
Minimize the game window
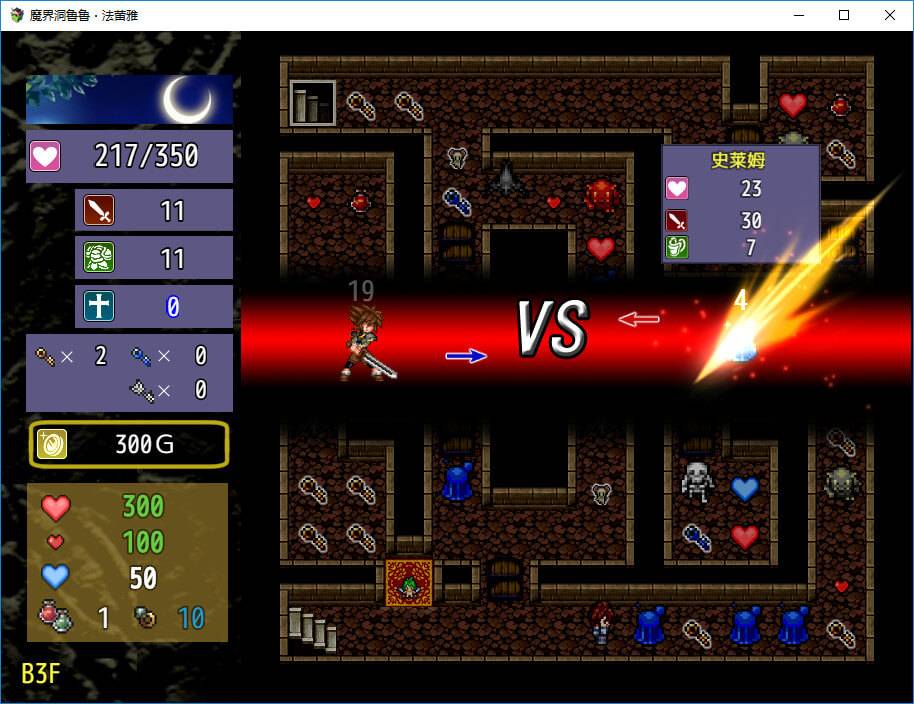pyautogui.click(x=799, y=15)
